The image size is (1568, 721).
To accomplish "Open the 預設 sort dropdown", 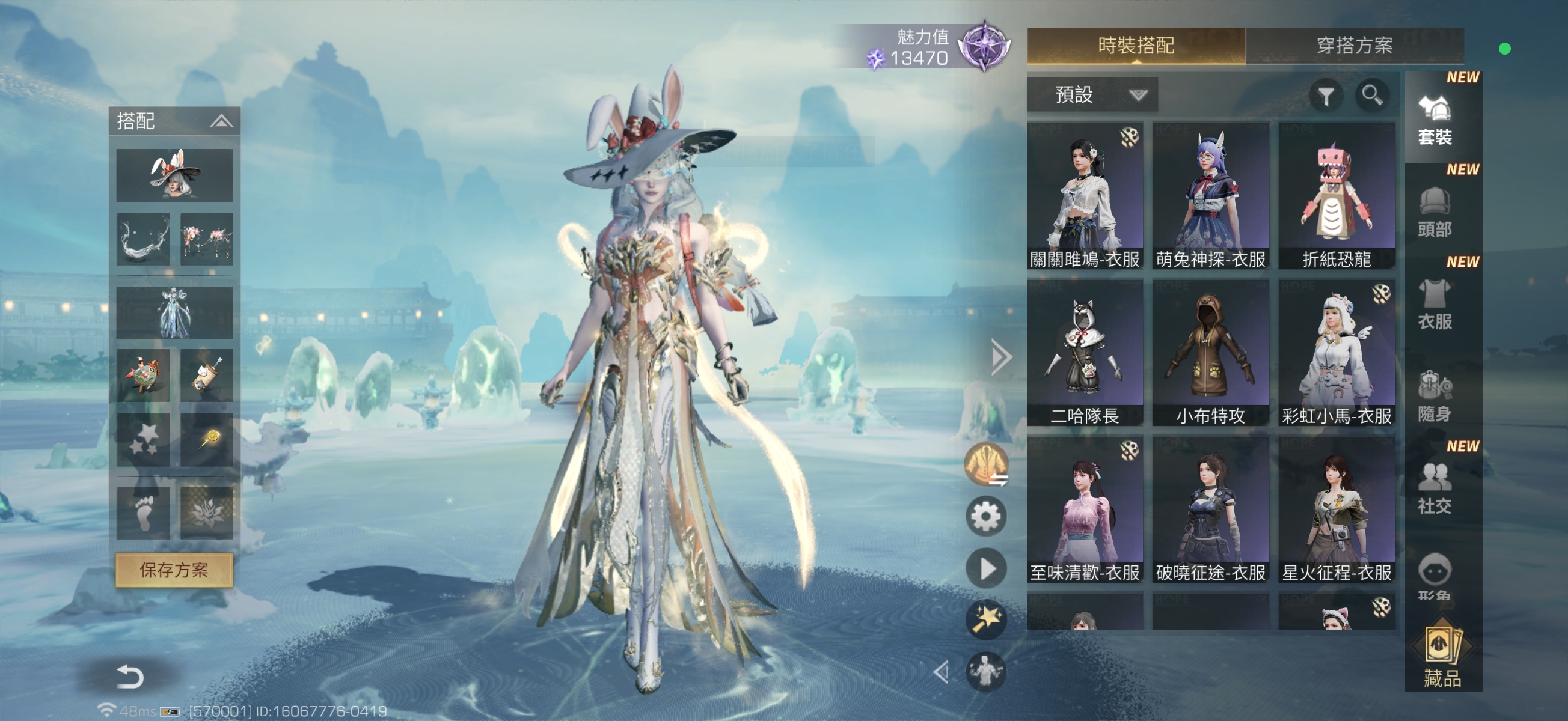I will click(1092, 95).
